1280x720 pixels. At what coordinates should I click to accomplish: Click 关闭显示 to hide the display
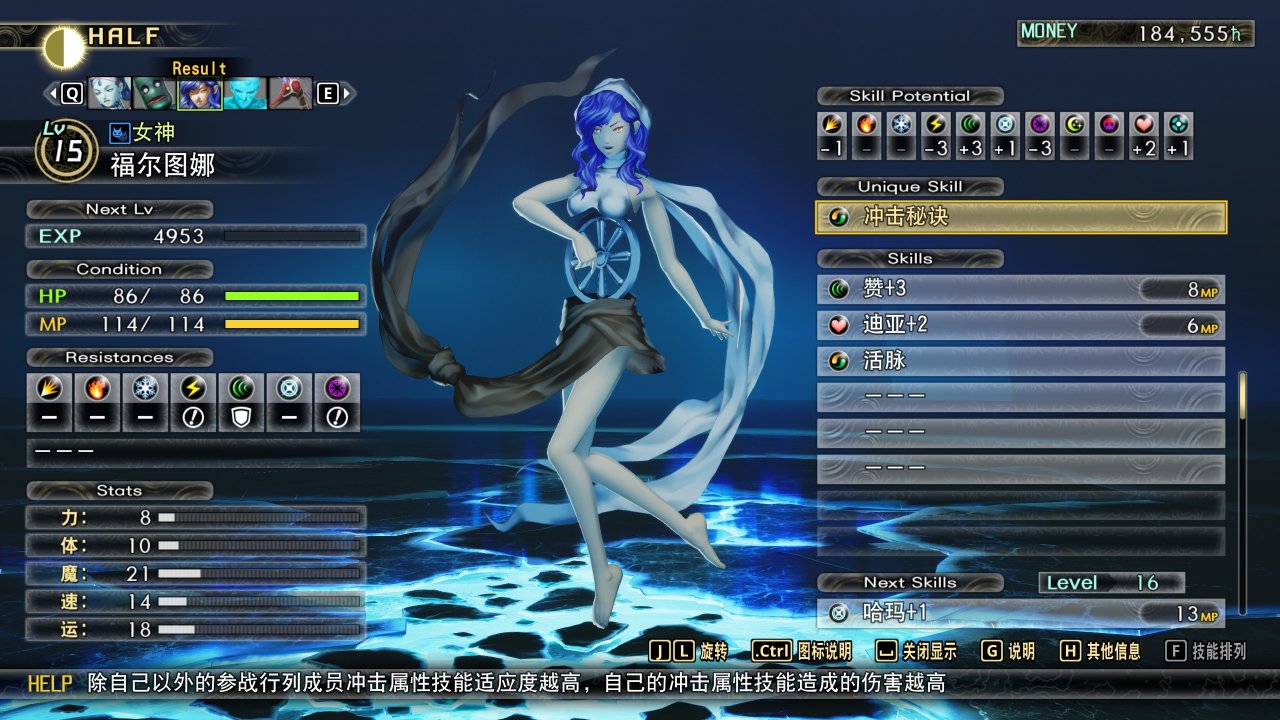(x=916, y=652)
